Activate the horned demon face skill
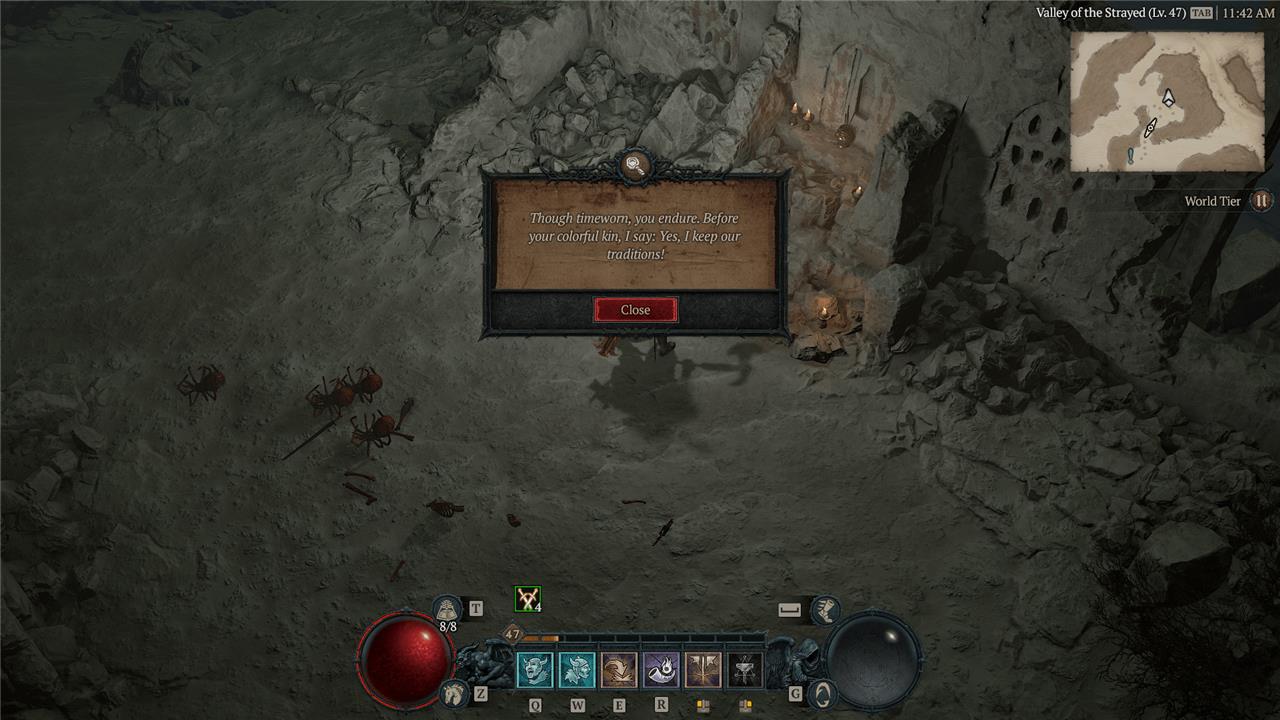The height and width of the screenshot is (720, 1280). click(535, 670)
